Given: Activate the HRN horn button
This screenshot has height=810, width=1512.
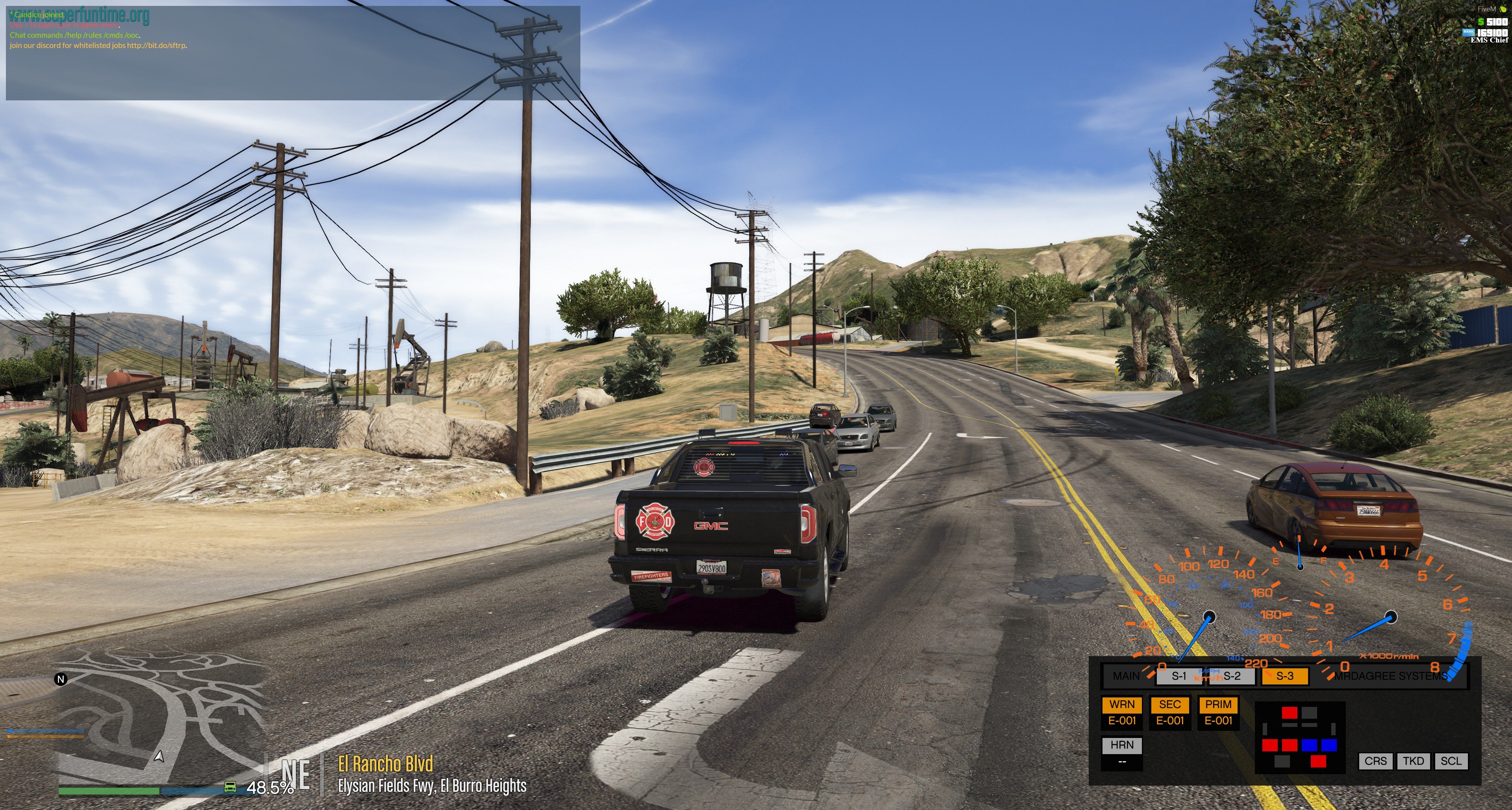Looking at the screenshot, I should (1122, 745).
